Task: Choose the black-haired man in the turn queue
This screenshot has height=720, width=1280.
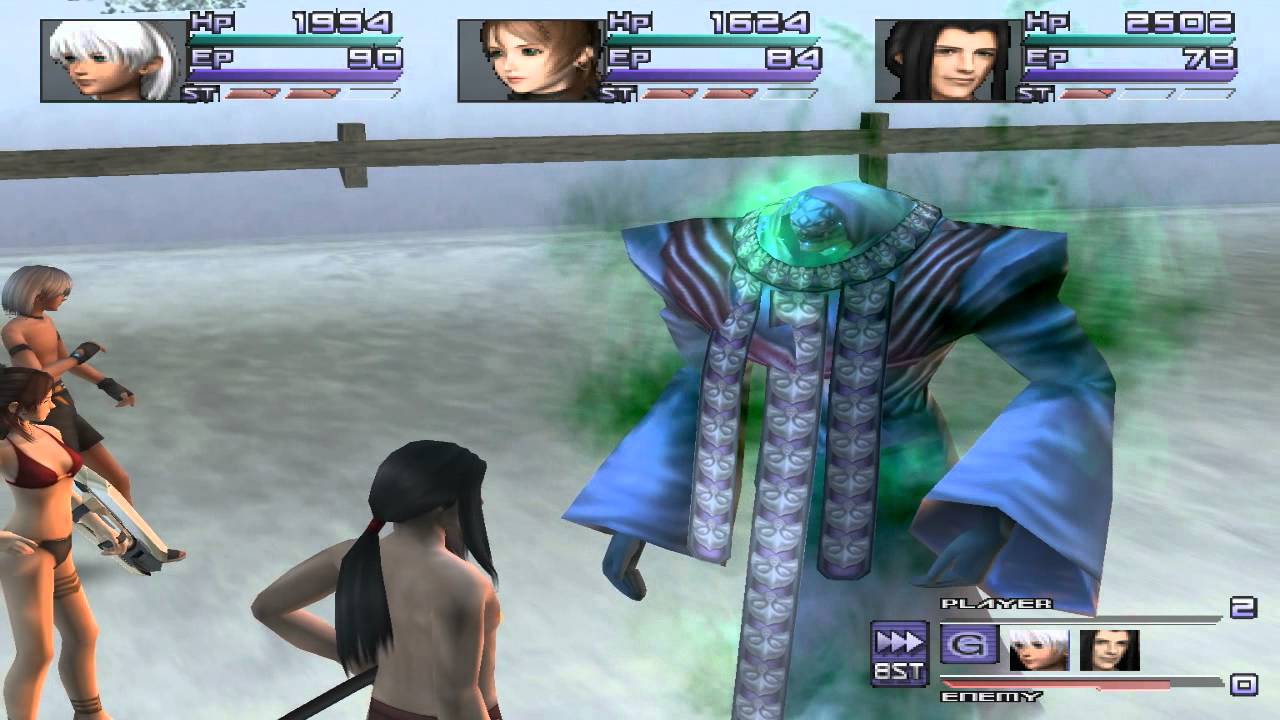Action: tap(1109, 649)
